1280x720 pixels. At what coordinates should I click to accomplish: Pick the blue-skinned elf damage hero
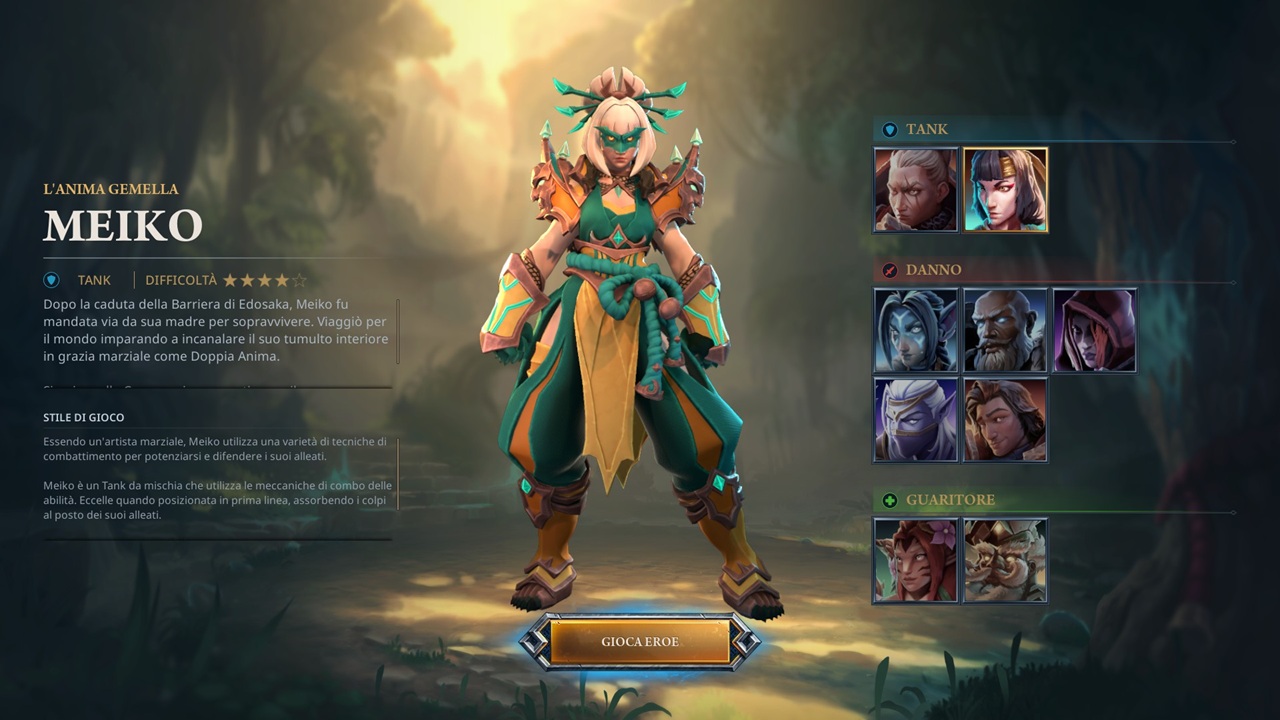(x=916, y=330)
